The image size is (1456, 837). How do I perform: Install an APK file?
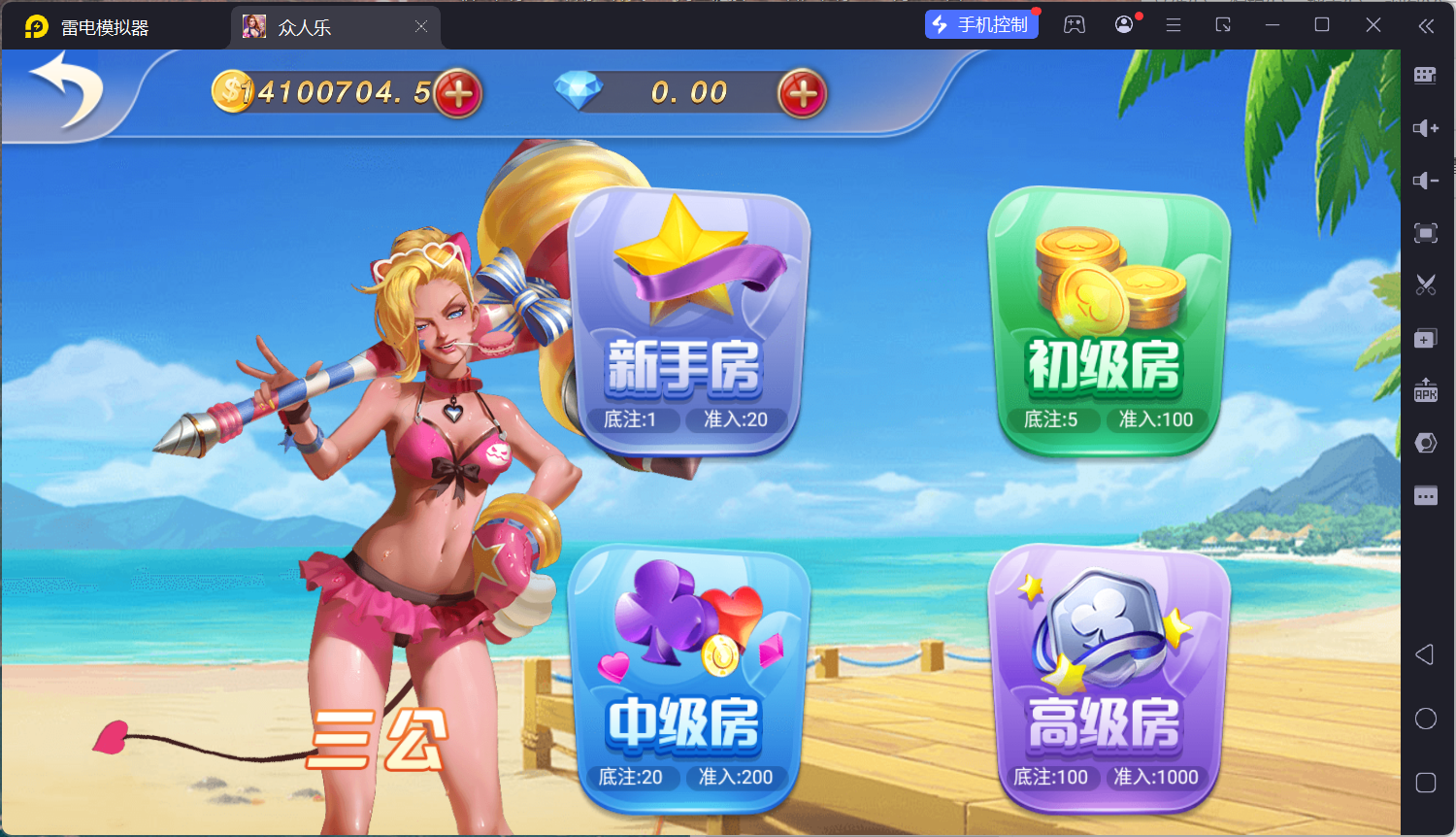click(x=1425, y=392)
